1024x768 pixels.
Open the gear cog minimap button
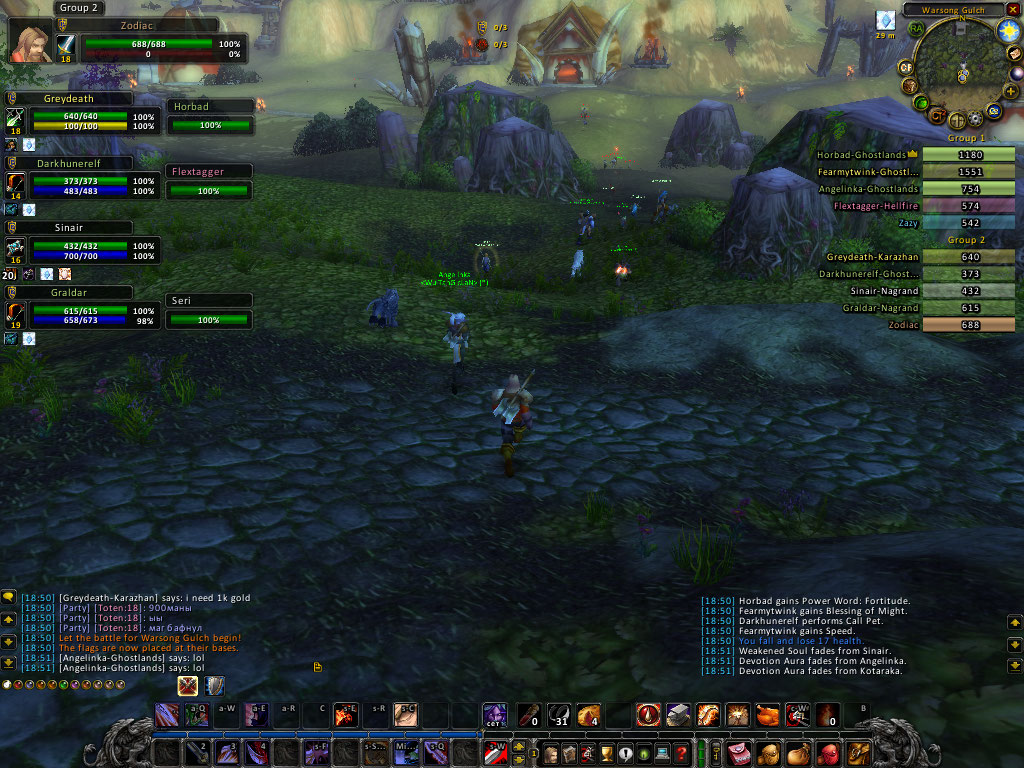(x=976, y=119)
